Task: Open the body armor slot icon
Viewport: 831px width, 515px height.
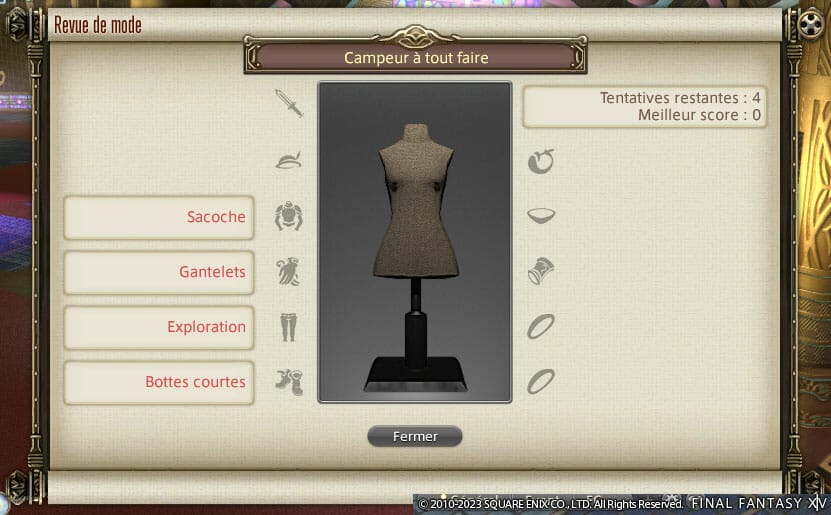Action: click(288, 216)
